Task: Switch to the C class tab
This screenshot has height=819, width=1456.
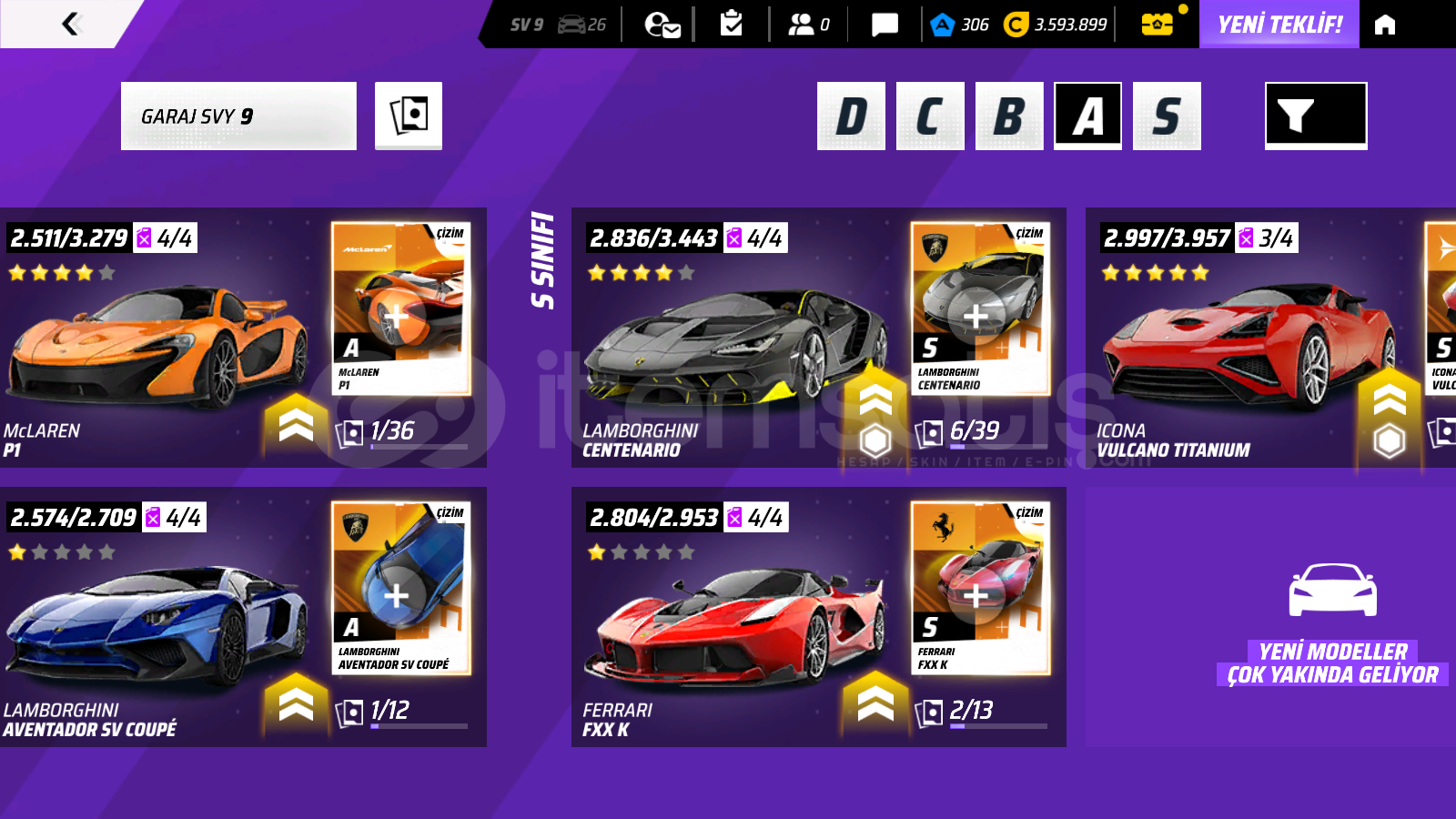Action: coord(929,116)
